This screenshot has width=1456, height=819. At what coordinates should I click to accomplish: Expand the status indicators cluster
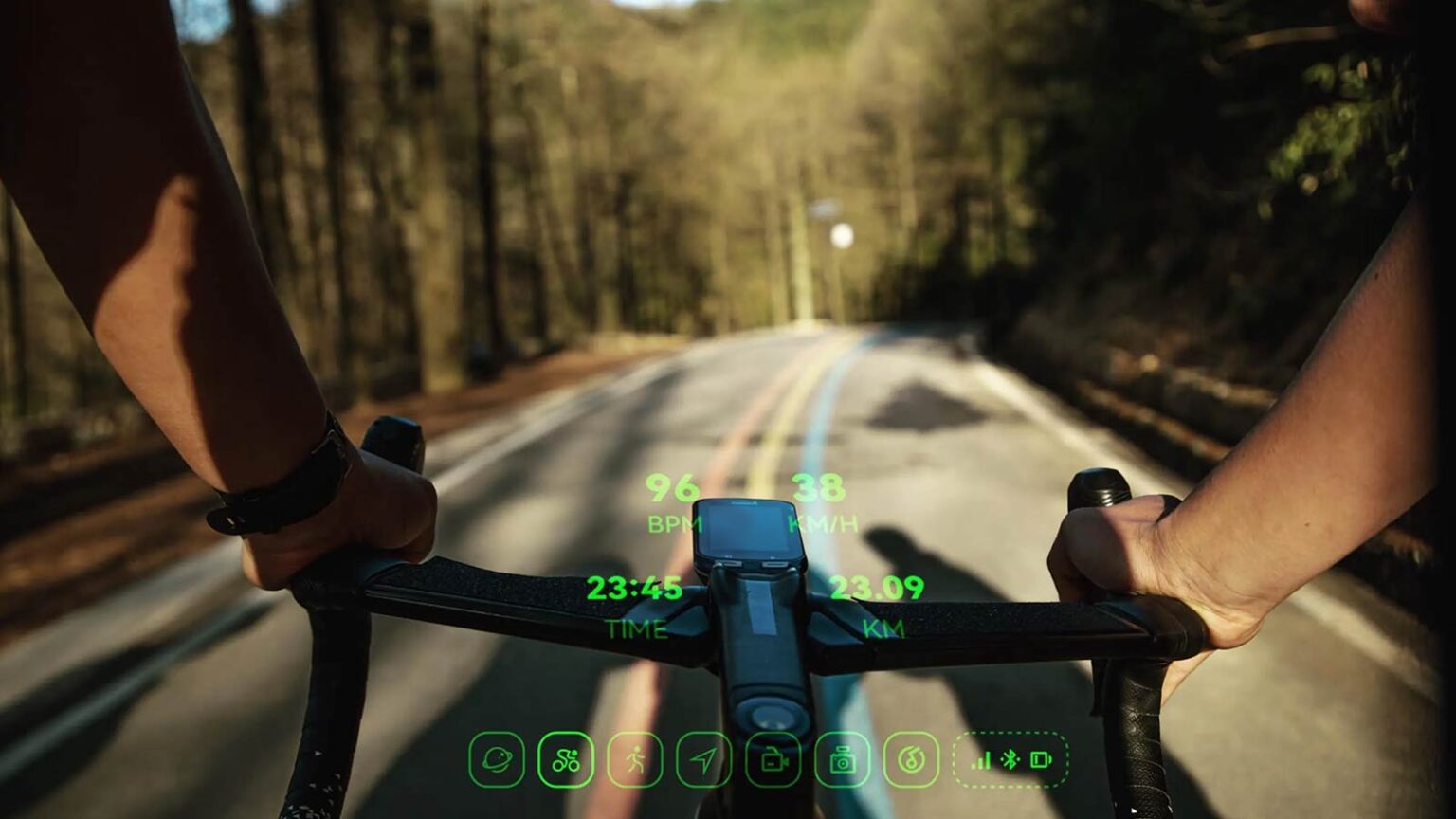coord(1010,758)
